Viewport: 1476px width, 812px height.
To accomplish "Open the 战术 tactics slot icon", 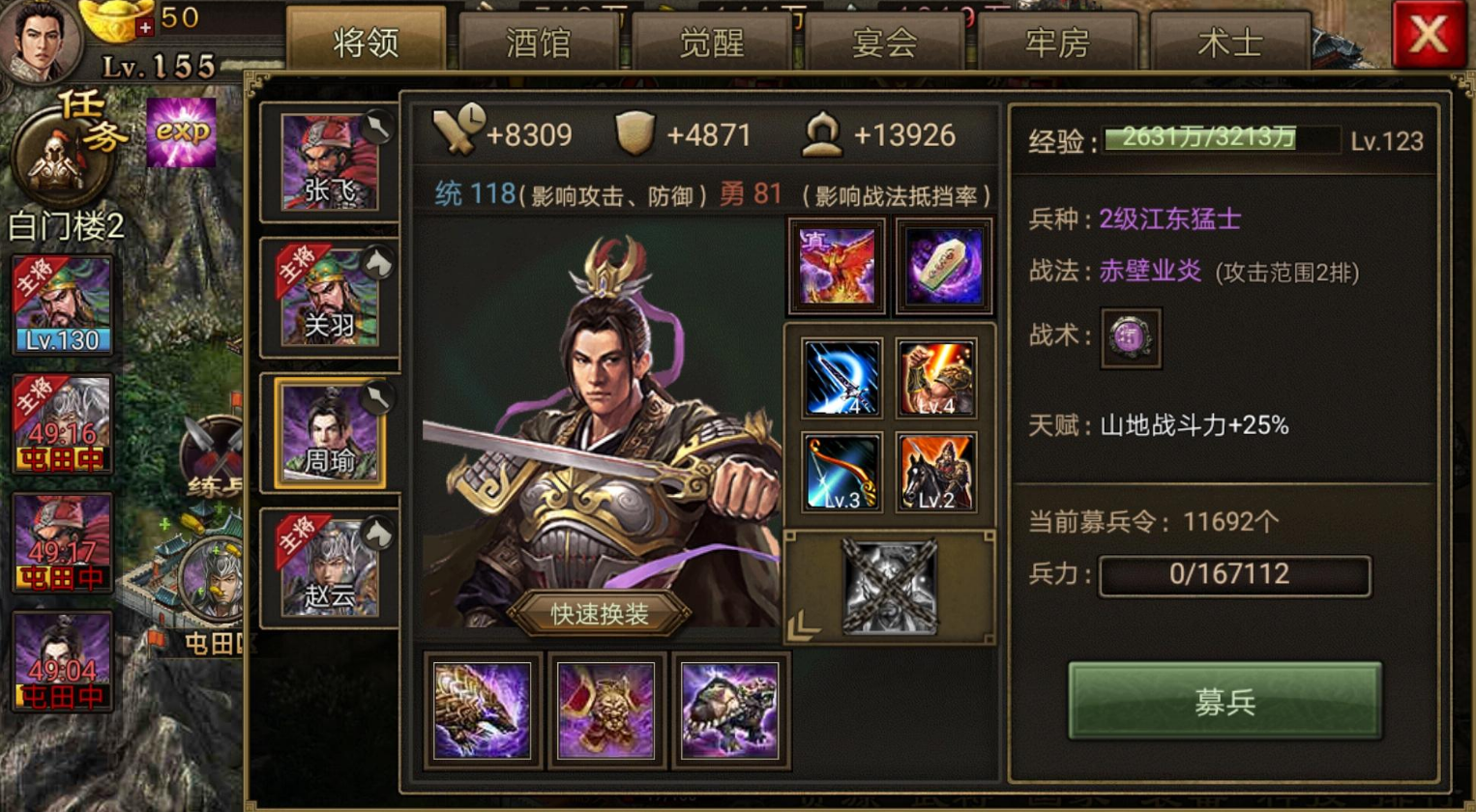I will pos(1130,340).
